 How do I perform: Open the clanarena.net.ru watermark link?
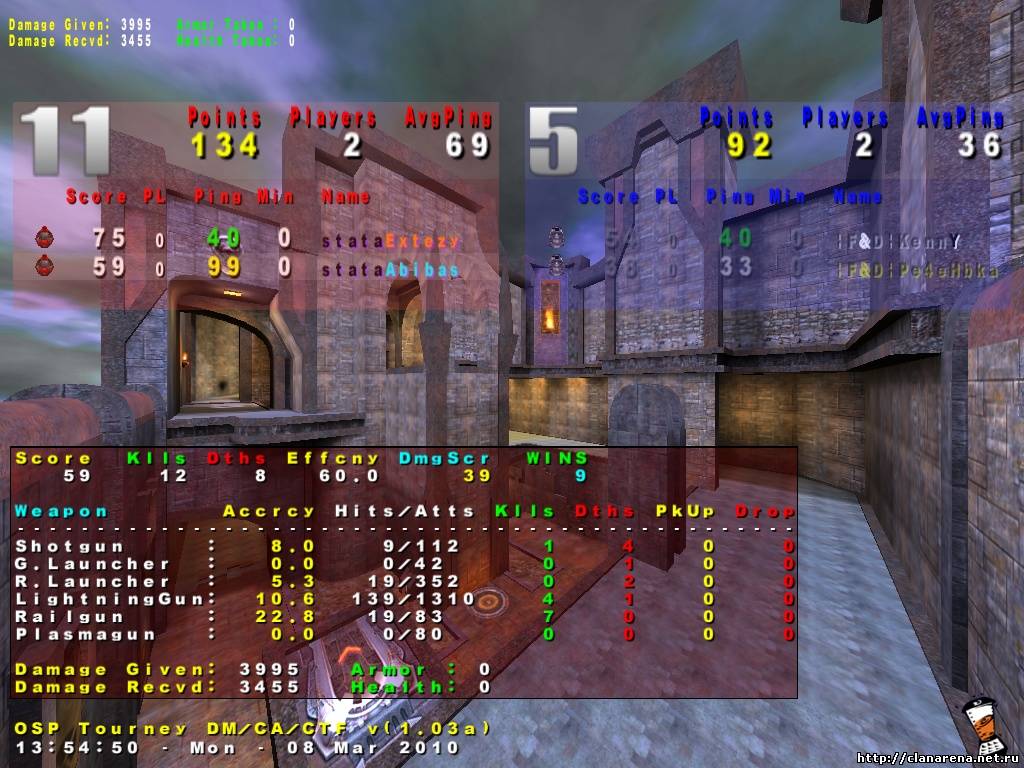tap(938, 757)
